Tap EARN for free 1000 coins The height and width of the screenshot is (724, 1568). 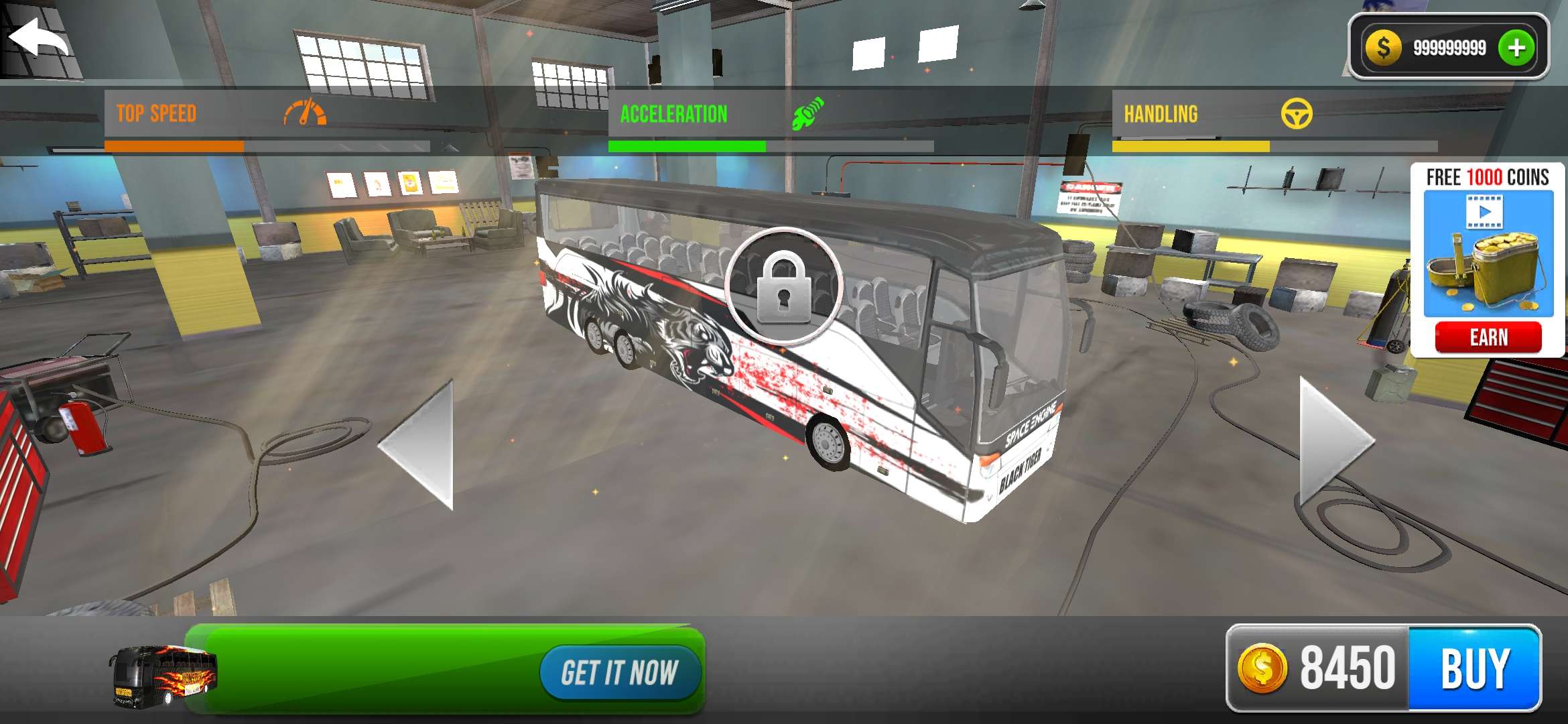(x=1488, y=337)
